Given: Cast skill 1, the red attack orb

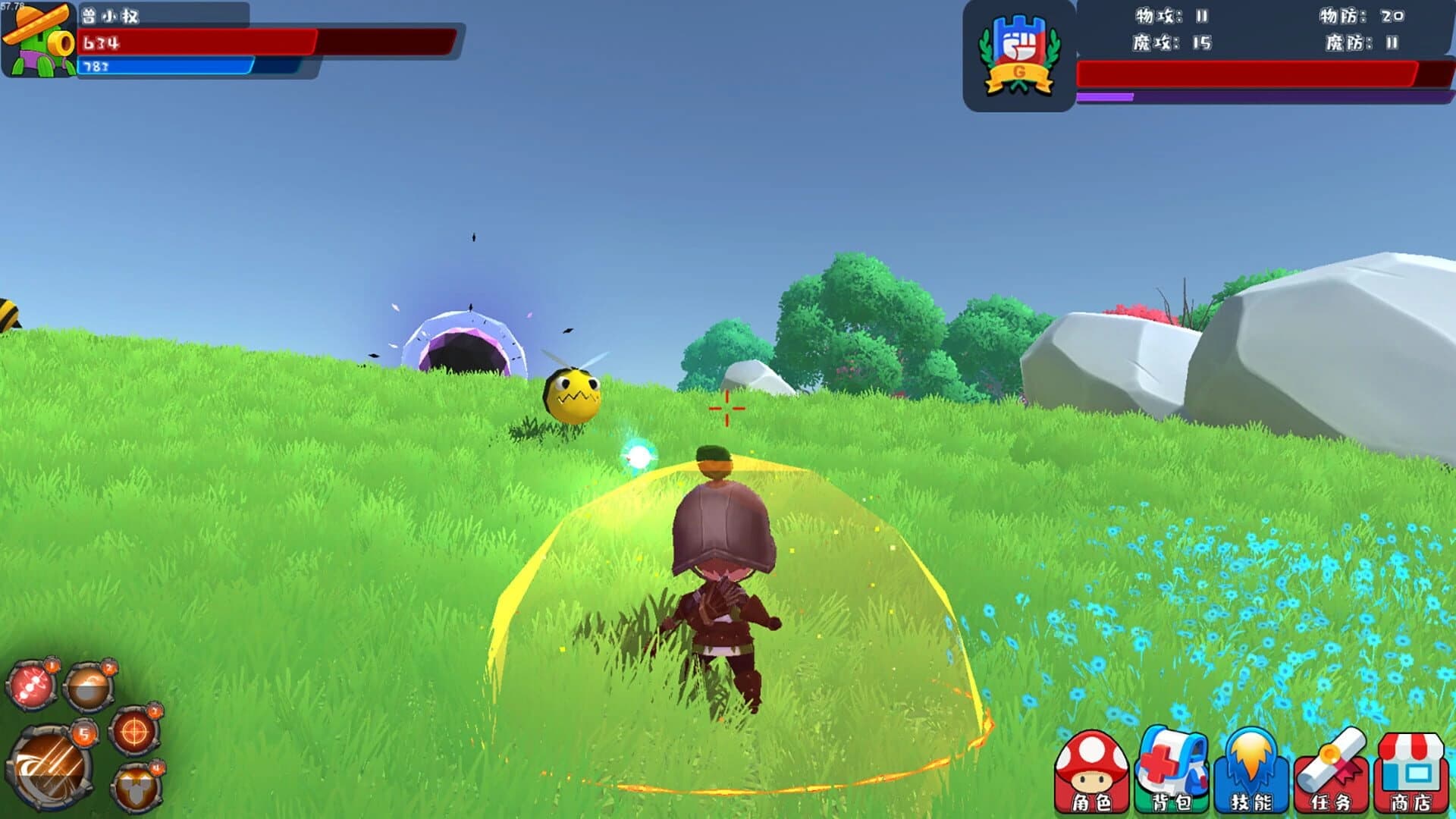Looking at the screenshot, I should (x=31, y=685).
